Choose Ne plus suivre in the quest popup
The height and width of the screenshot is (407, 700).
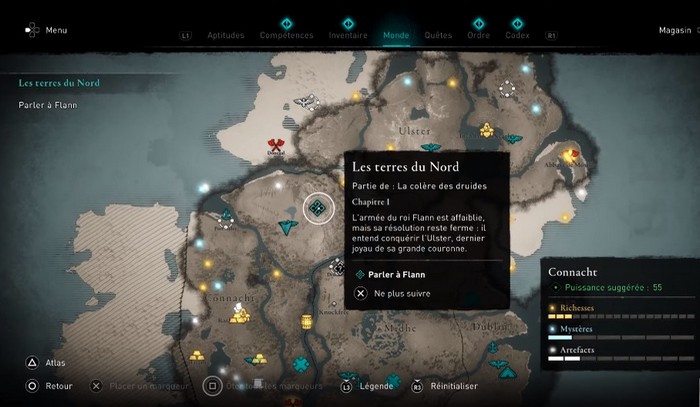395,294
